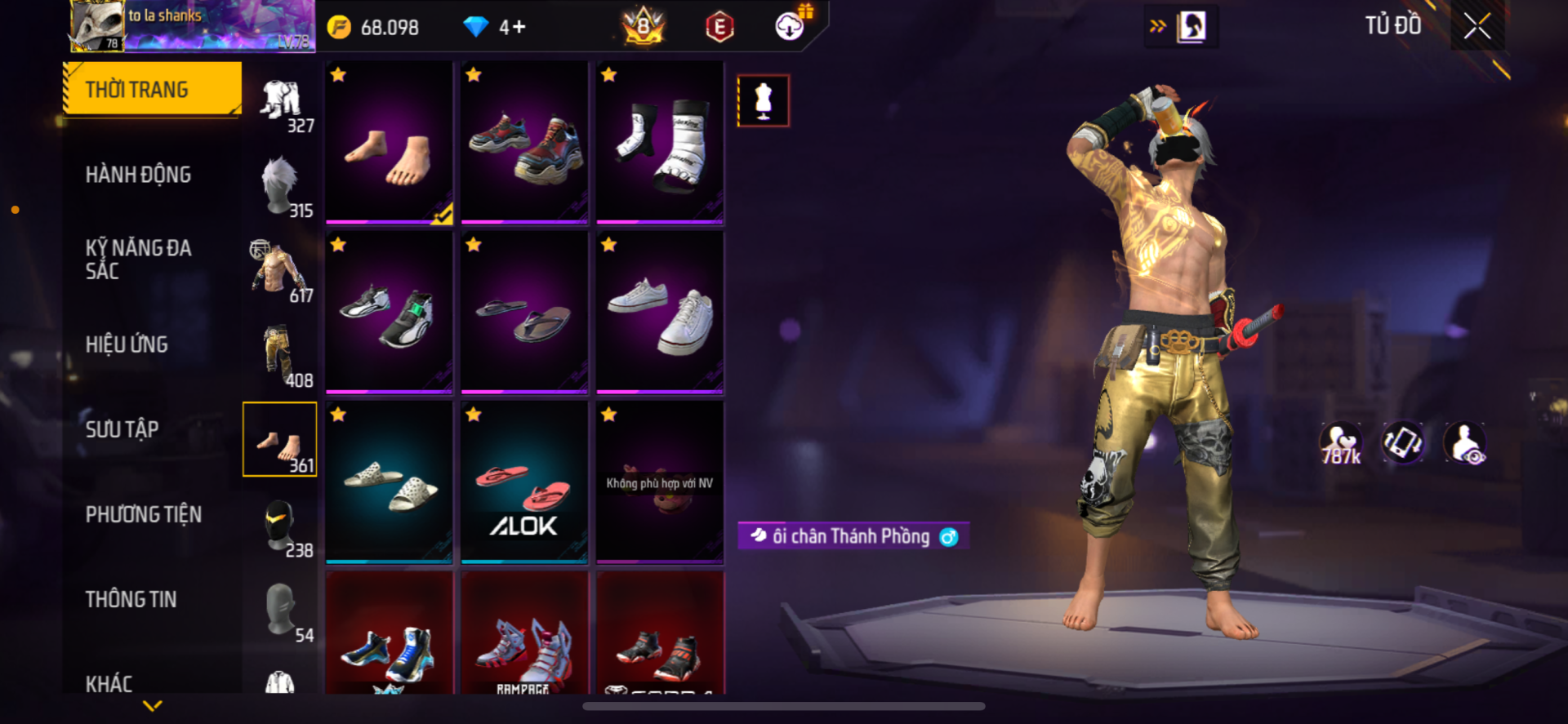Add diamonds with the plus button
Image resolution: width=1568 pixels, height=724 pixels.
519,27
